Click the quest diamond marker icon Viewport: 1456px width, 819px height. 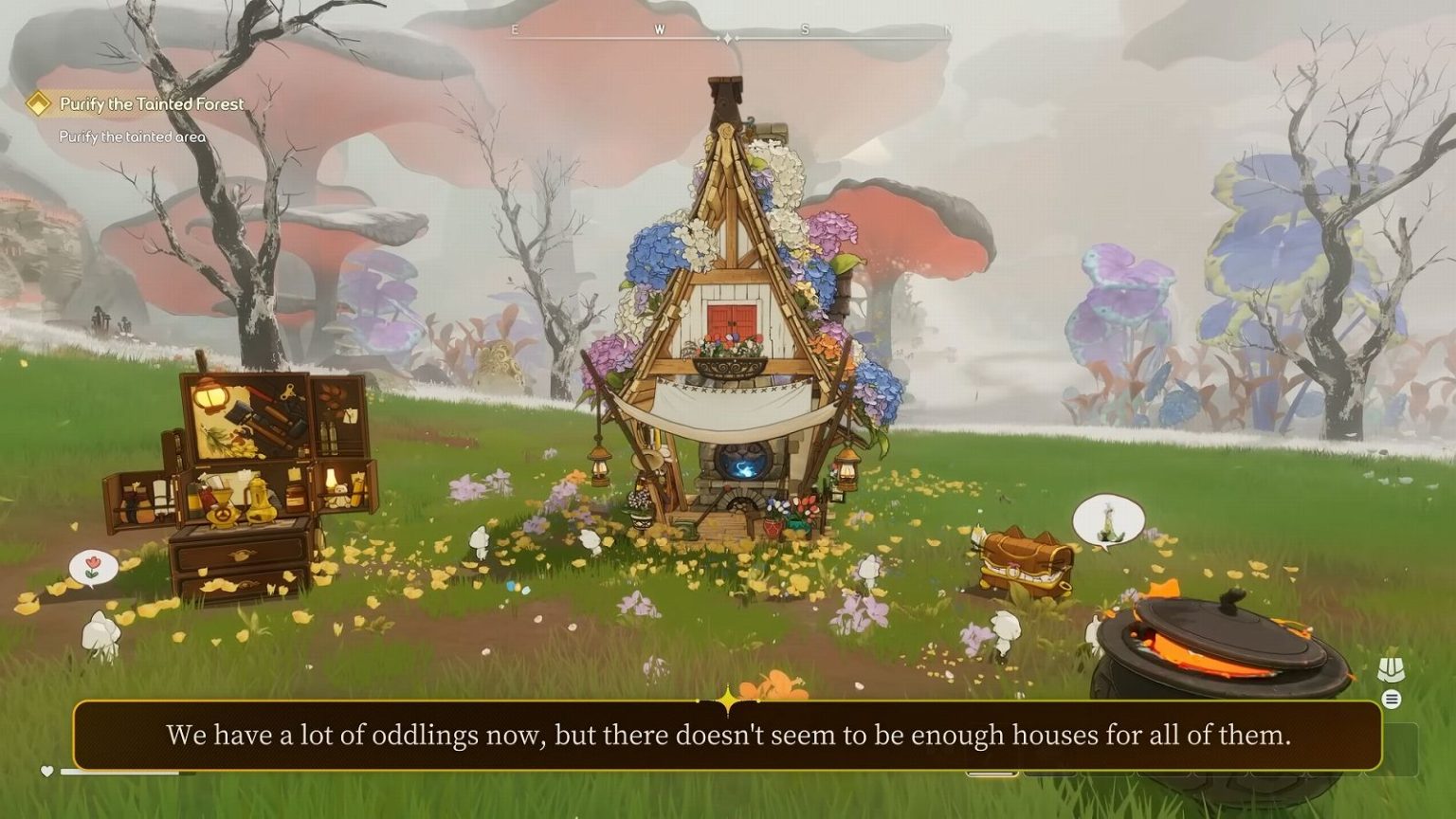click(x=39, y=104)
